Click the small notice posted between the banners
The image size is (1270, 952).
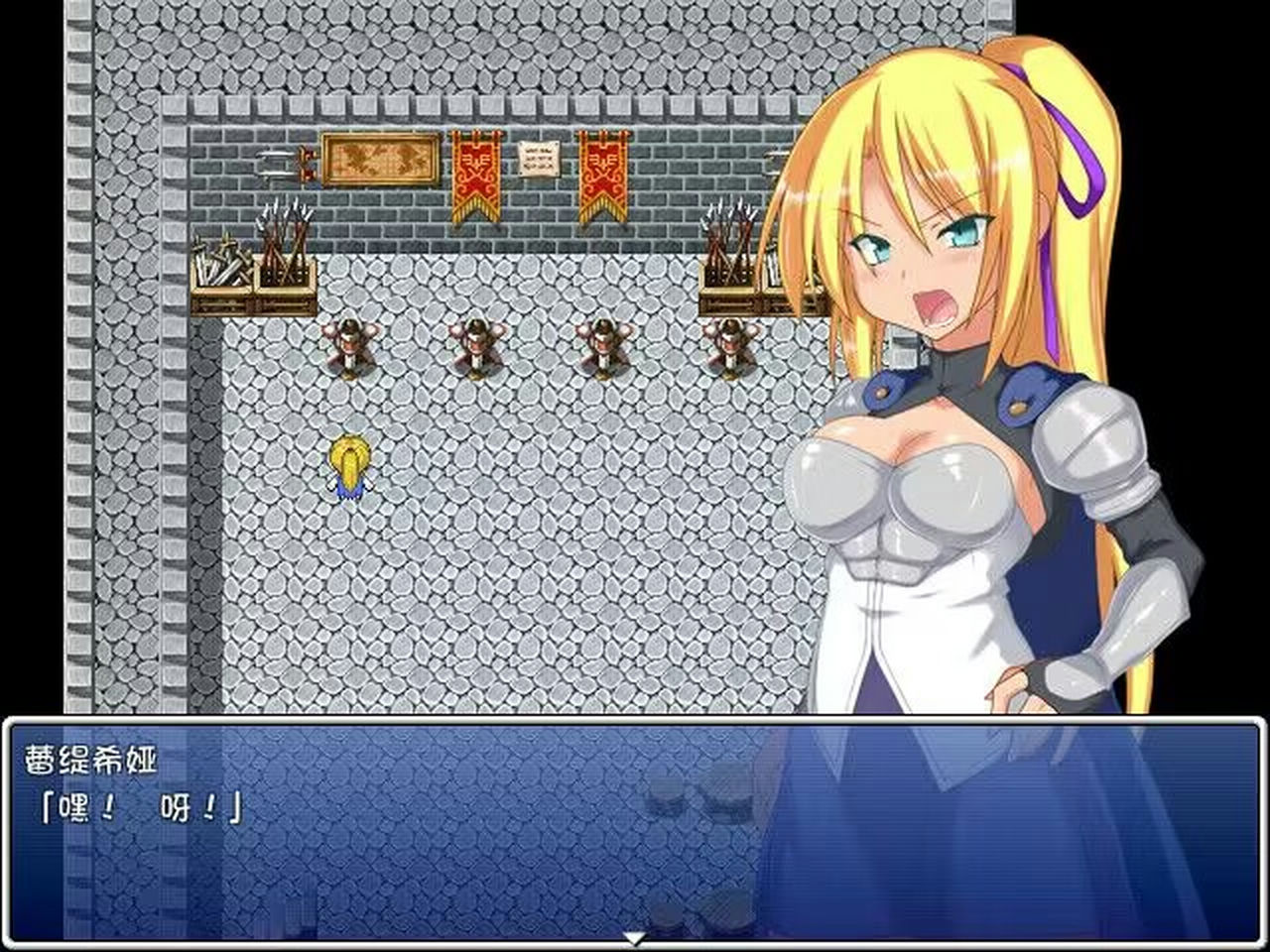tap(536, 159)
